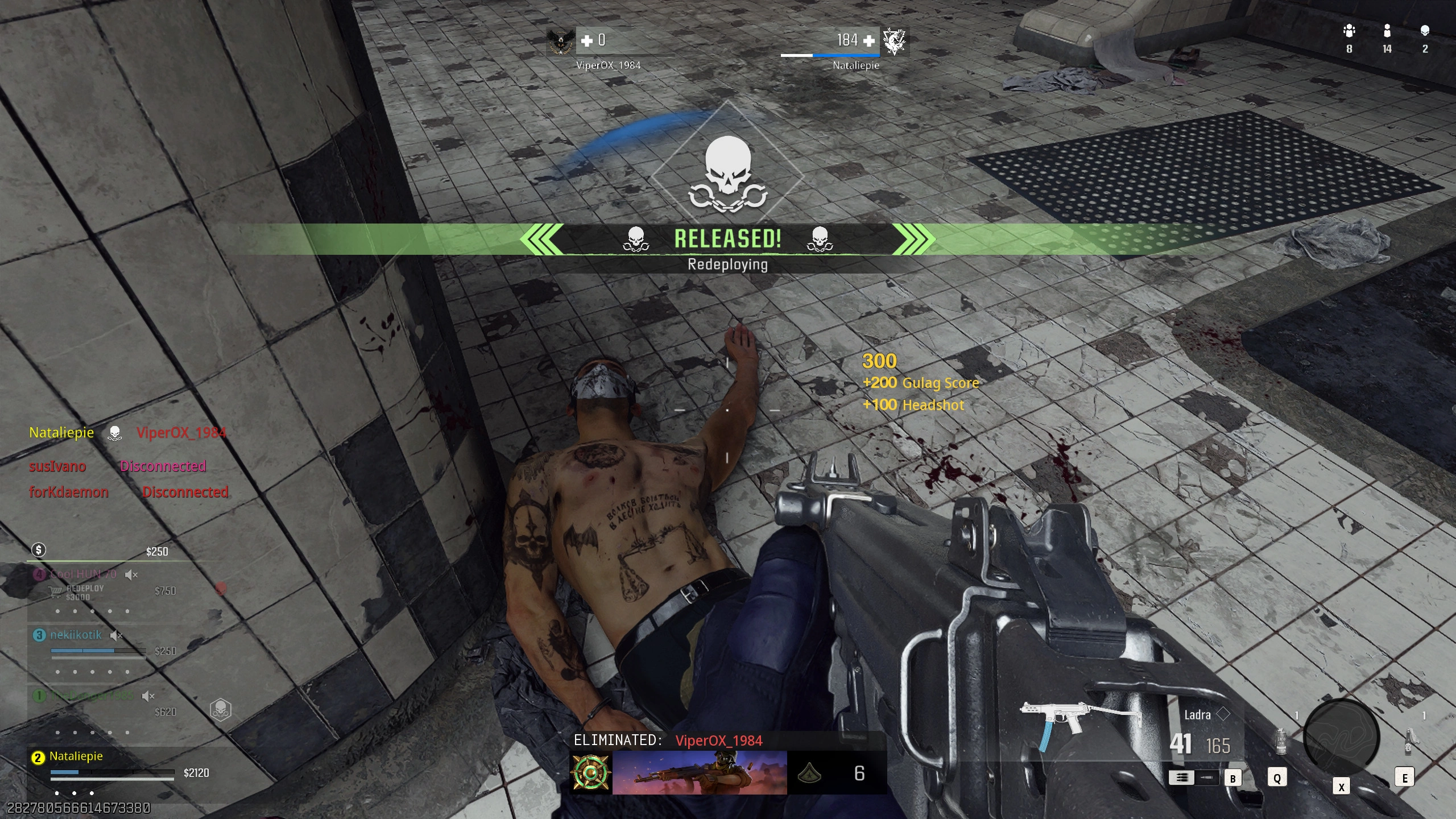Select squad member TheDanger1985
Screen dimensions: 1456x819
click(91, 696)
